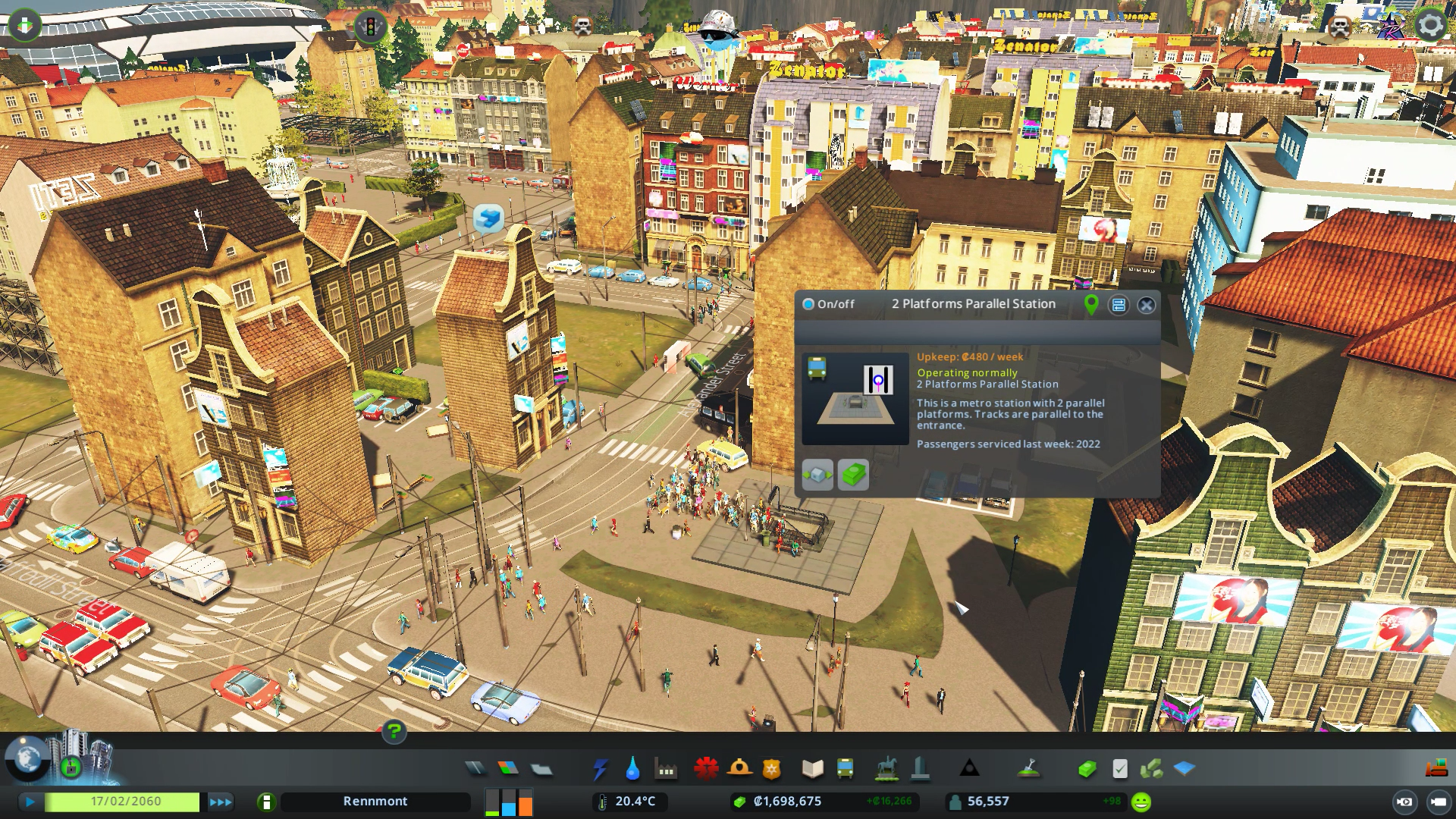Activate the bulldozer tool
Viewport: 1456px width, 819px height.
[x=1436, y=768]
